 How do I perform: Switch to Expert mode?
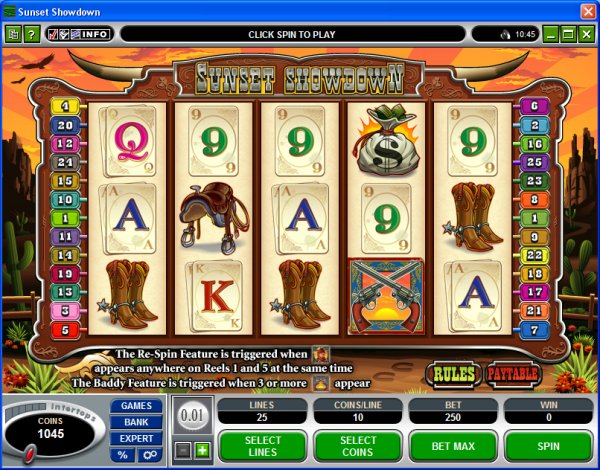coord(137,438)
